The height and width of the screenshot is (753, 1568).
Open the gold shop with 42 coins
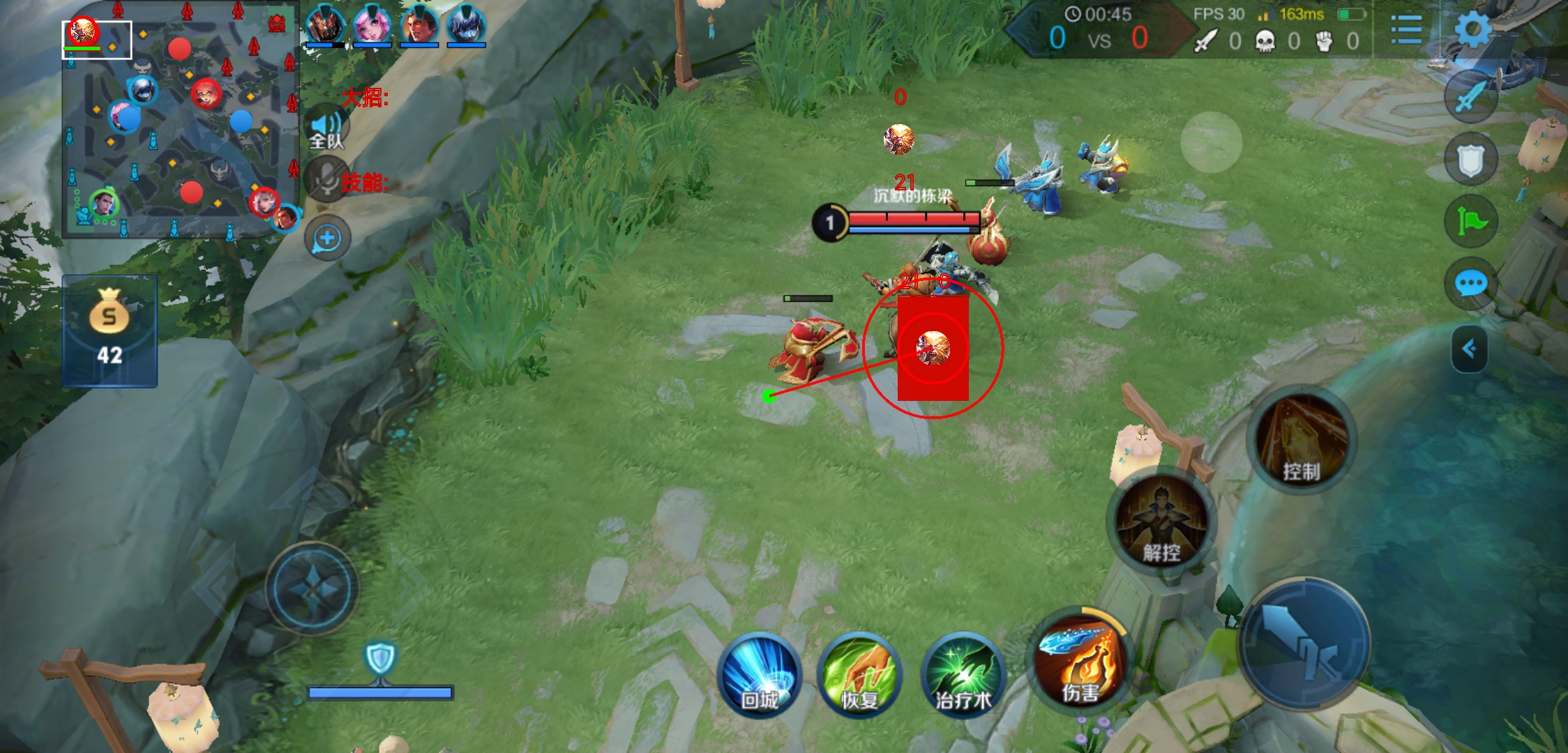110,330
